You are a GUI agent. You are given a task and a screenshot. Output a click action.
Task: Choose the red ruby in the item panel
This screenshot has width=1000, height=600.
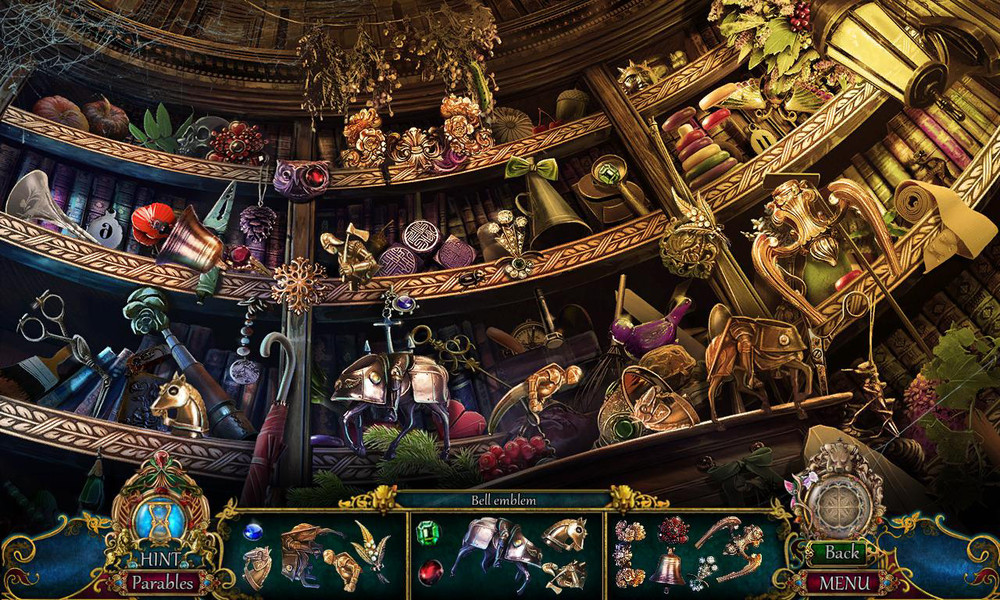[x=430, y=571]
